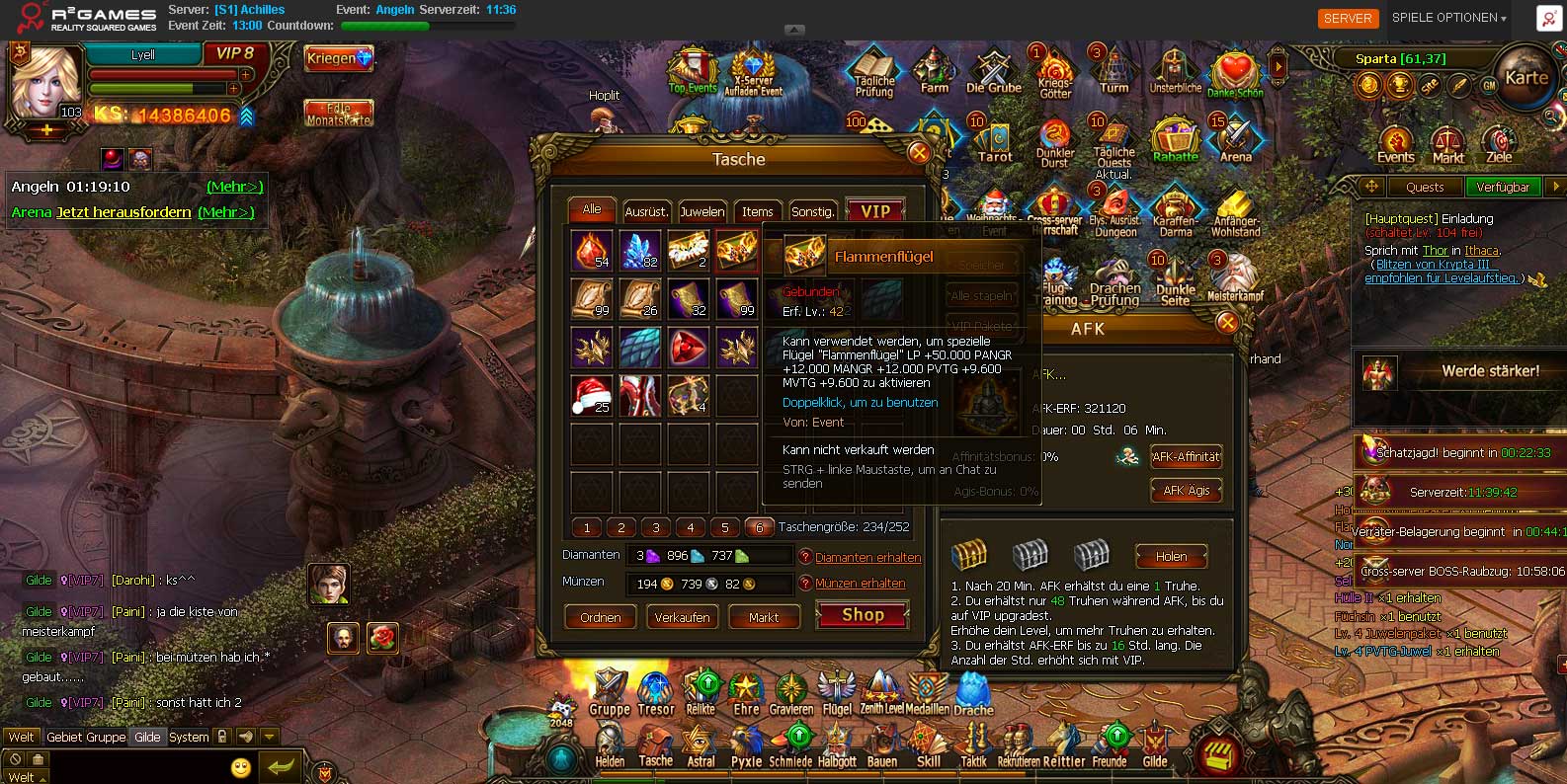Go to bag page 3
Viewport: 1567px width, 784px height.
[656, 527]
